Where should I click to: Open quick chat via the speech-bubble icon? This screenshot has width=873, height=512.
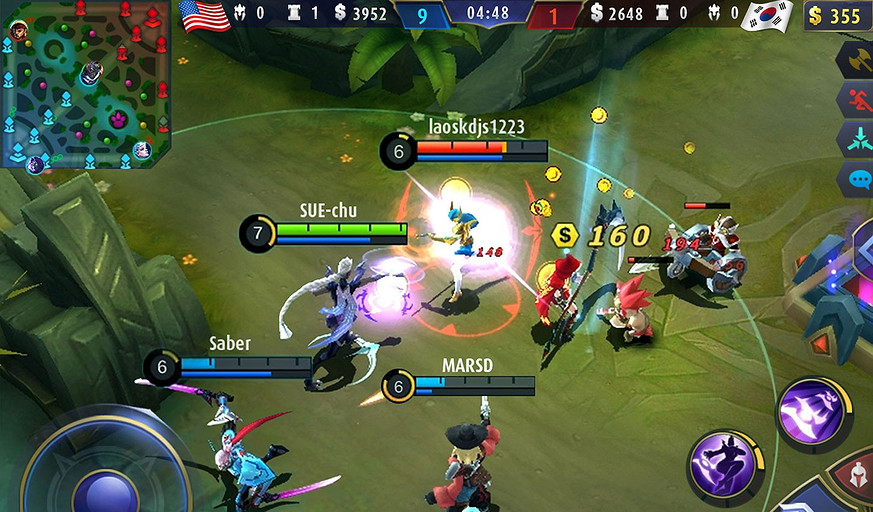tap(857, 181)
